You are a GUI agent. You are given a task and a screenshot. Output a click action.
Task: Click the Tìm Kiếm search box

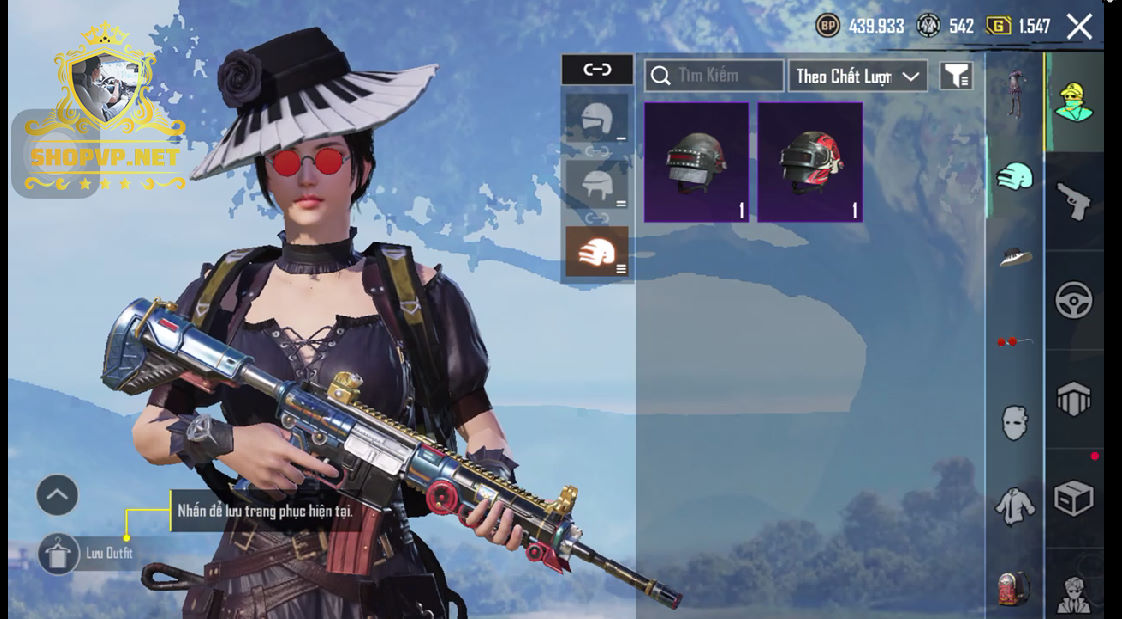tap(714, 76)
